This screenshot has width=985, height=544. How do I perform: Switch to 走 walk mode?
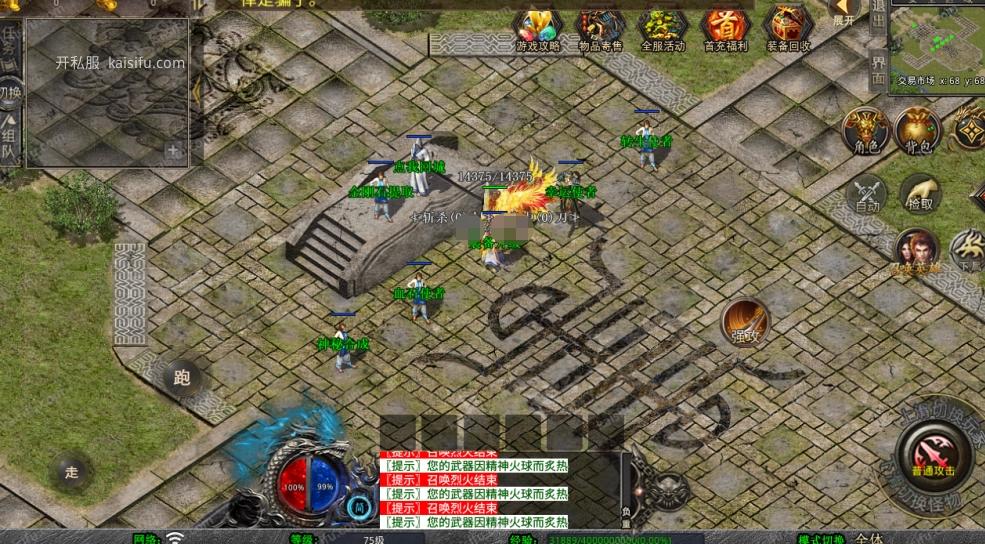pyautogui.click(x=71, y=470)
